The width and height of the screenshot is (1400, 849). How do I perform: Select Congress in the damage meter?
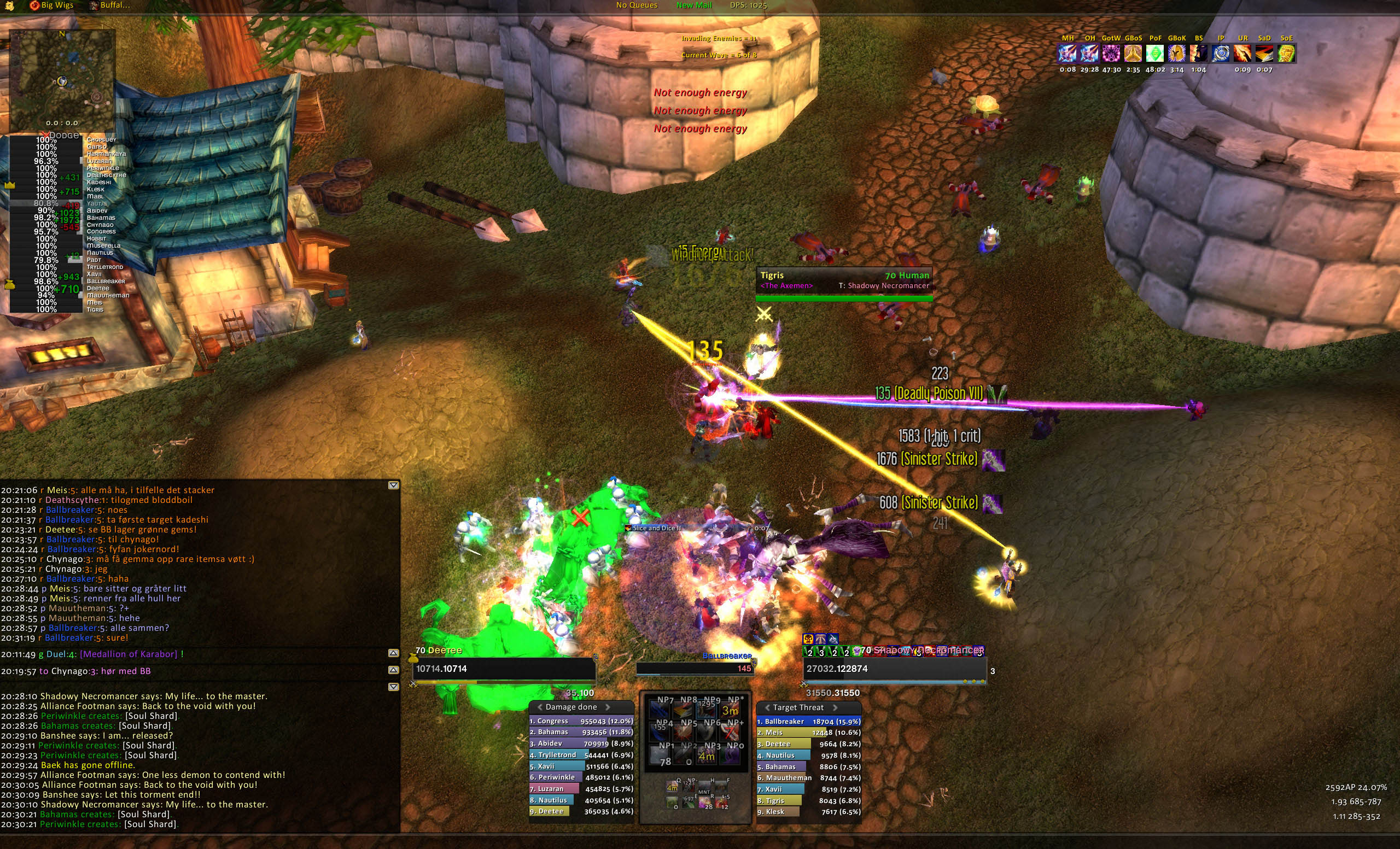click(x=581, y=721)
